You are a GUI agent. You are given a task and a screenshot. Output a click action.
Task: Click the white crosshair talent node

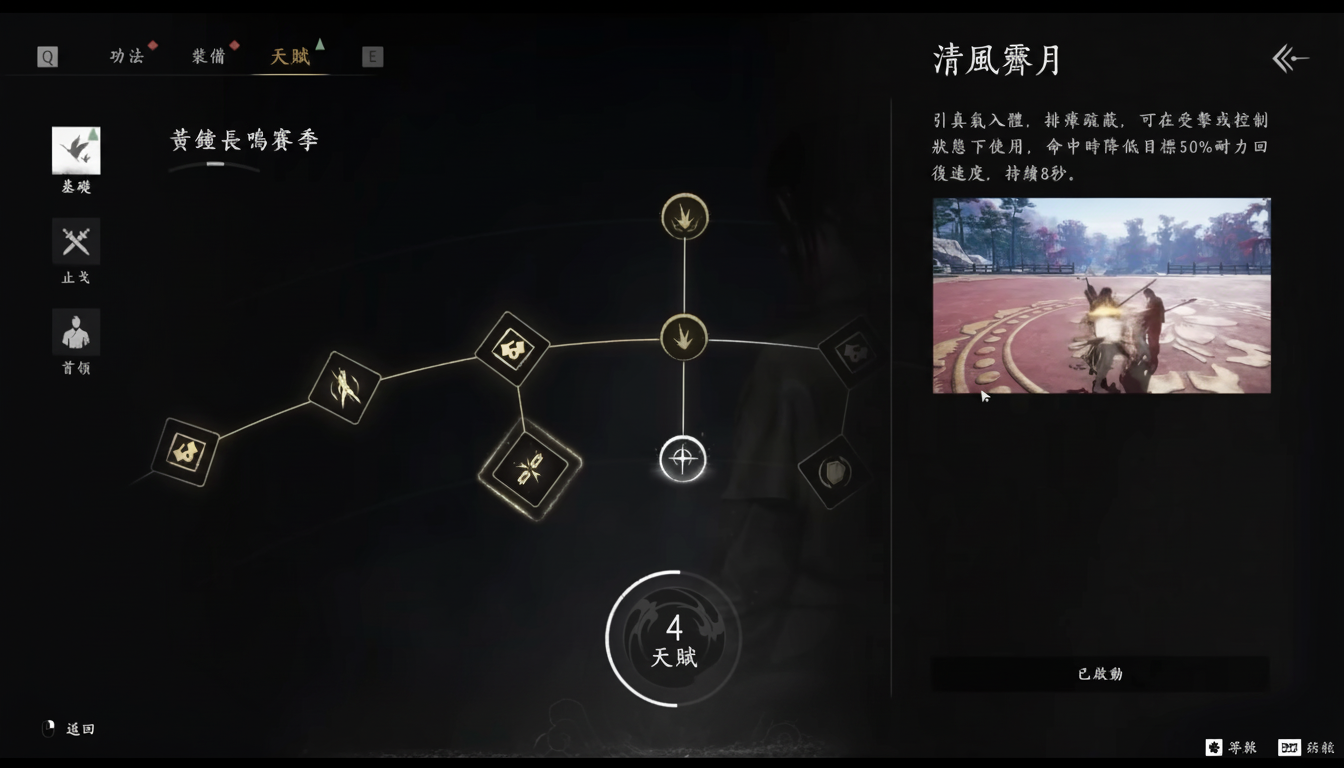coord(683,459)
